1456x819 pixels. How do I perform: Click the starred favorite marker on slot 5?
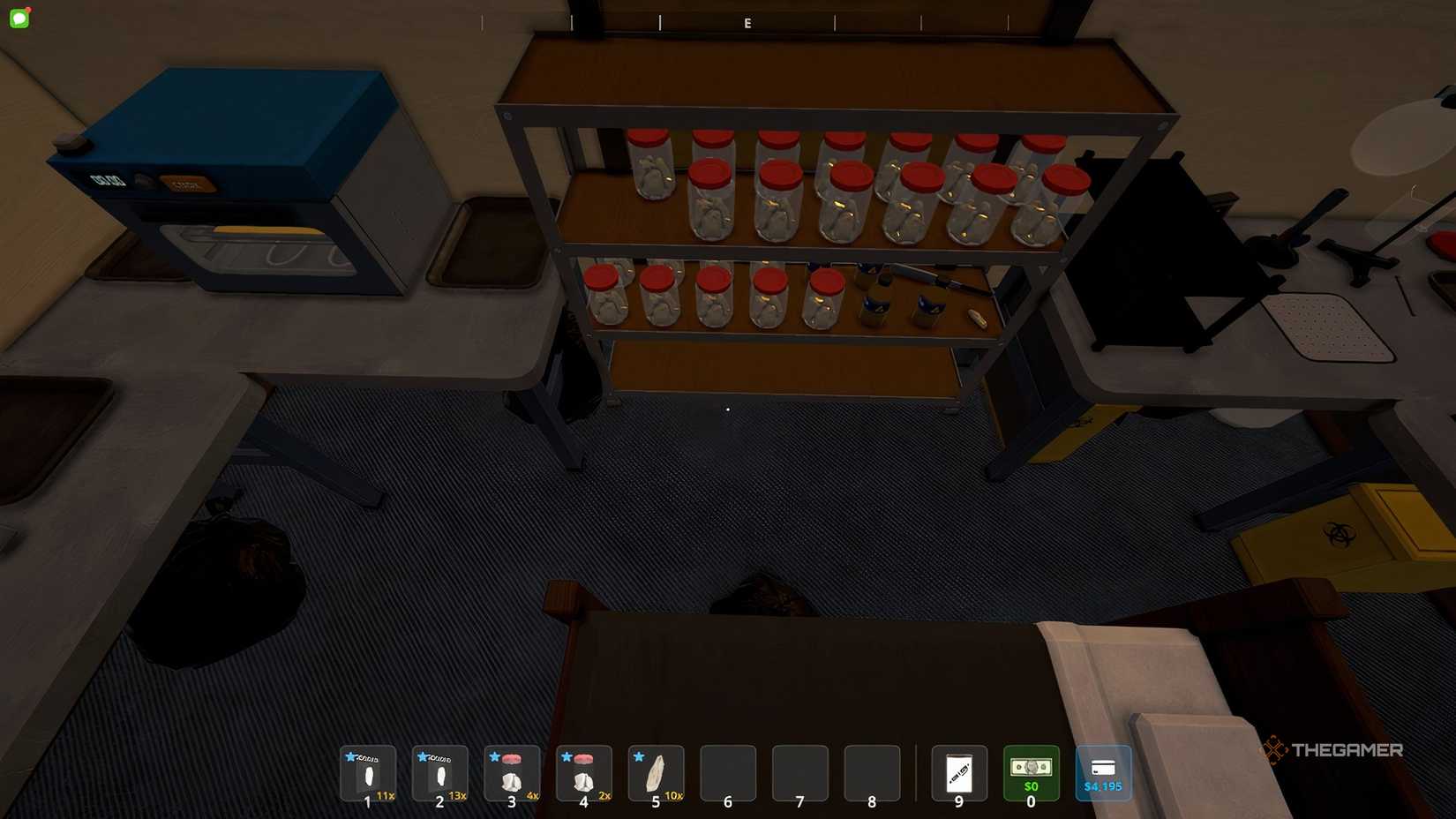tap(638, 755)
